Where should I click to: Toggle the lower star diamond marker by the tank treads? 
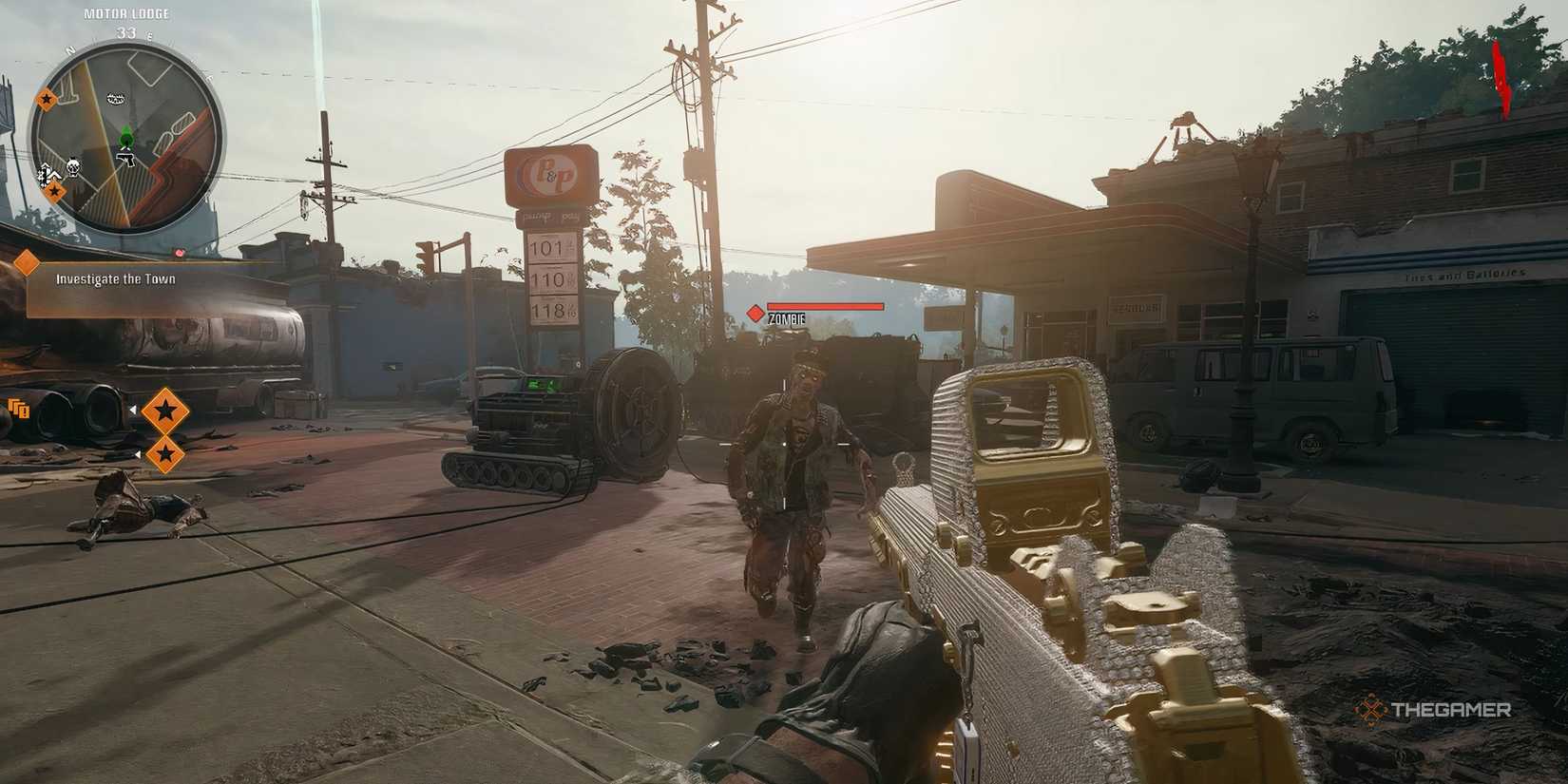[x=166, y=454]
